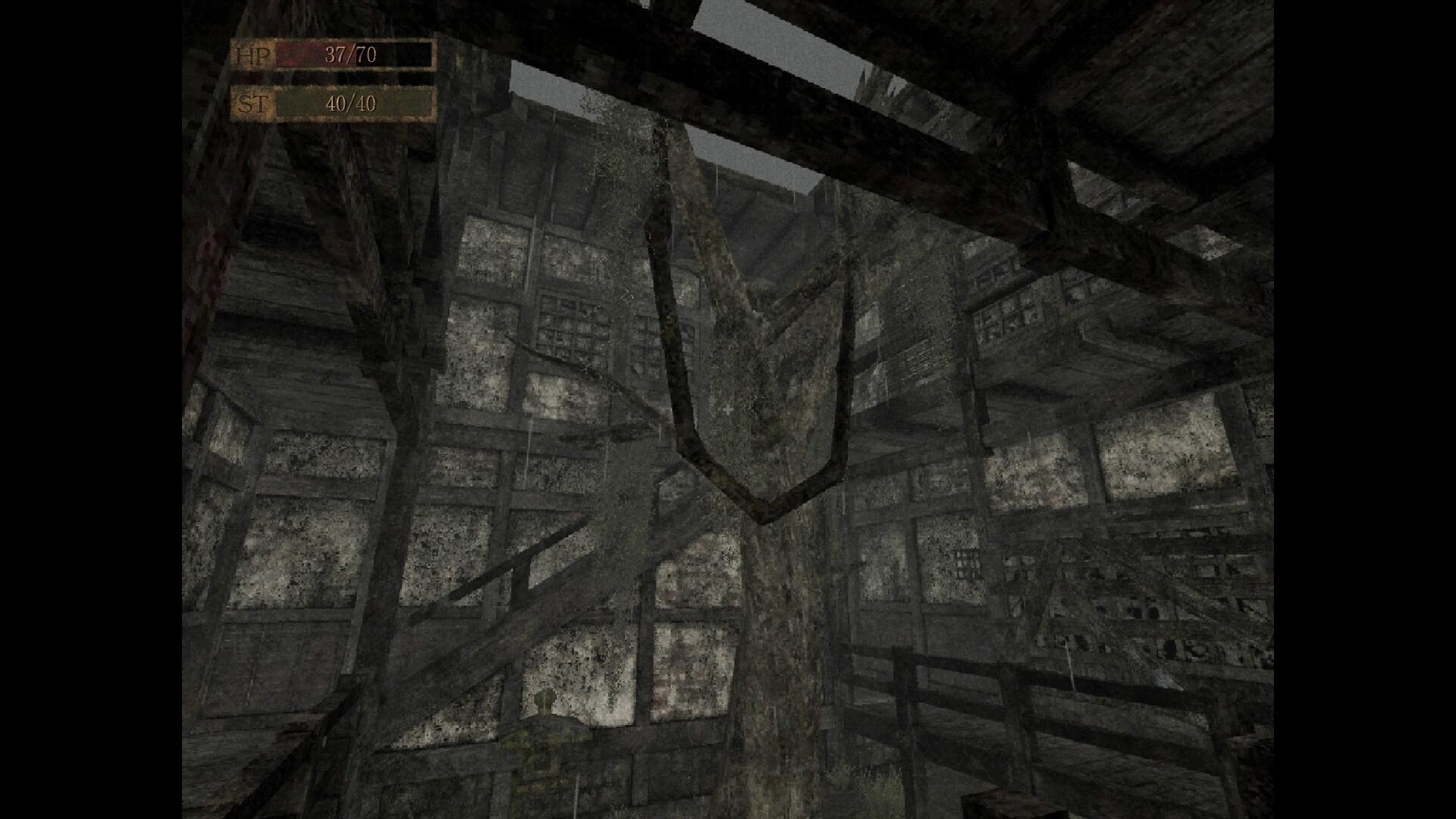Viewport: 1456px width, 819px height.
Task: Click the crosshair reticle at screen center
Action: [726, 409]
